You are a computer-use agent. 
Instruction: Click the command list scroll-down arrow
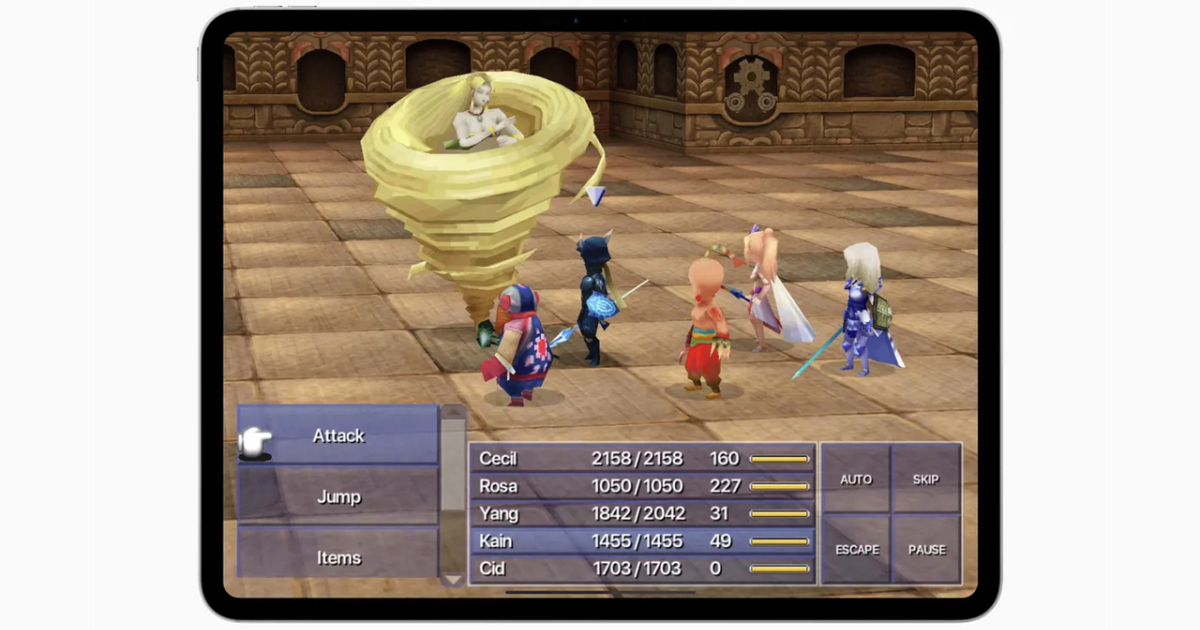pyautogui.click(x=453, y=579)
